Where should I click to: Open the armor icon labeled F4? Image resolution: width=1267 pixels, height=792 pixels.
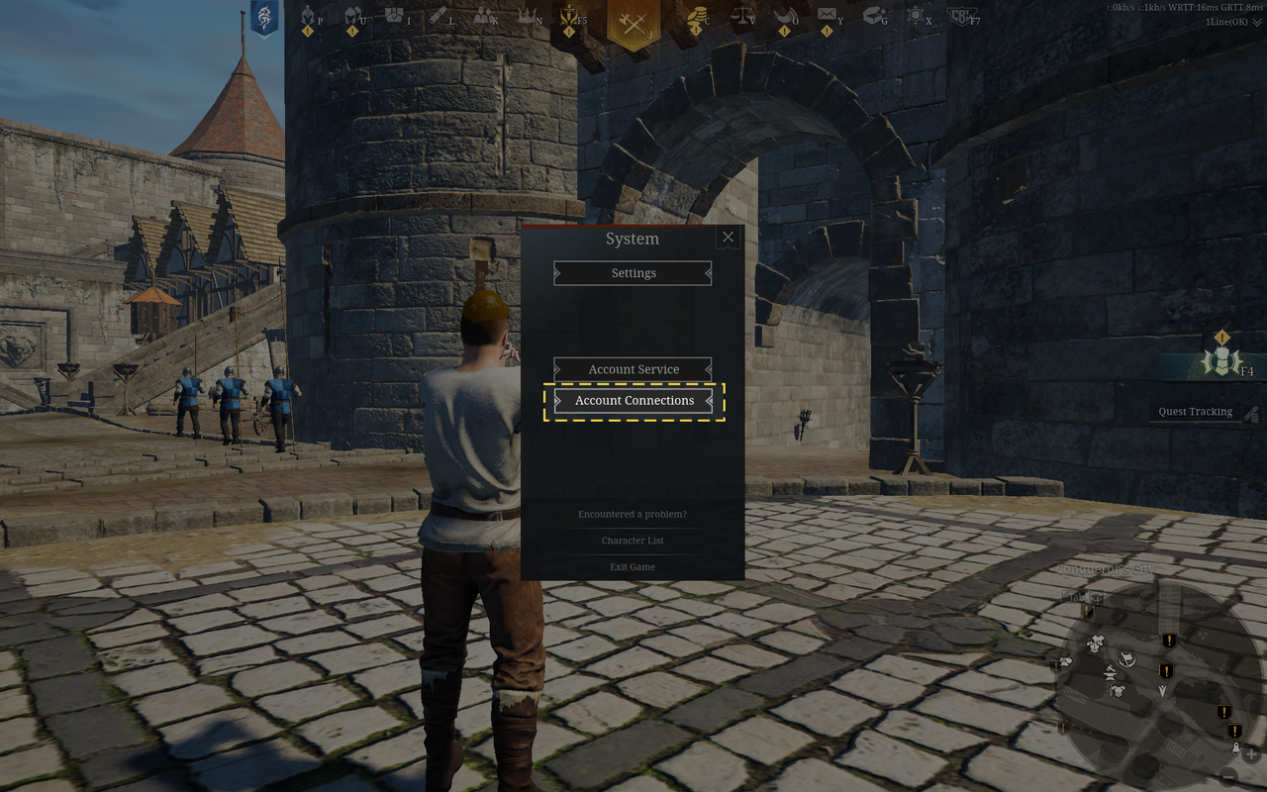tap(1220, 361)
